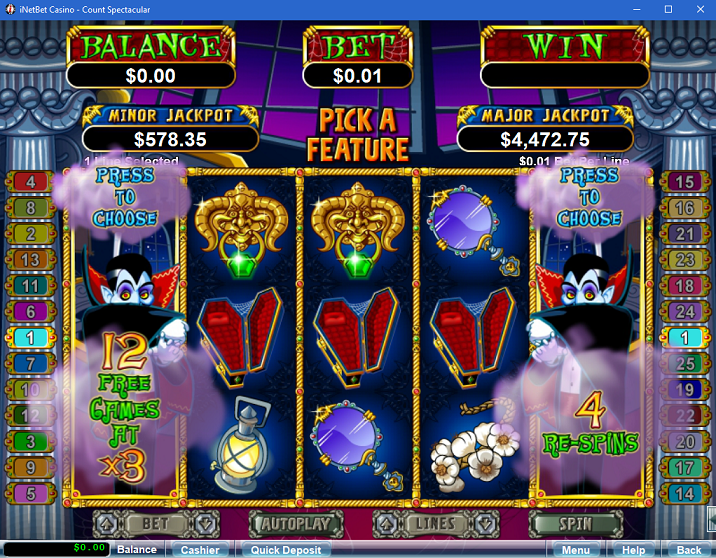
Task: Decrease the bet with the down arrow
Action: [204, 523]
